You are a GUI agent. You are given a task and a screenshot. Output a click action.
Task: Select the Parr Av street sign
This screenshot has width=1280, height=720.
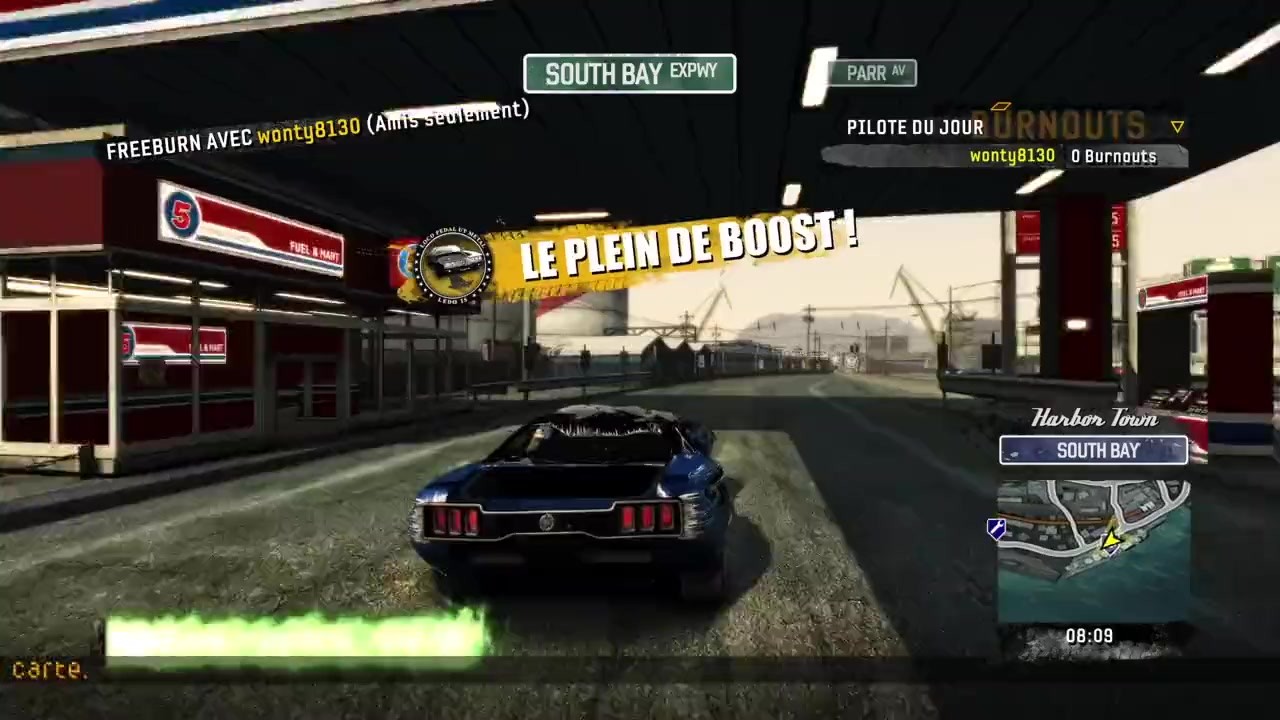coord(874,73)
